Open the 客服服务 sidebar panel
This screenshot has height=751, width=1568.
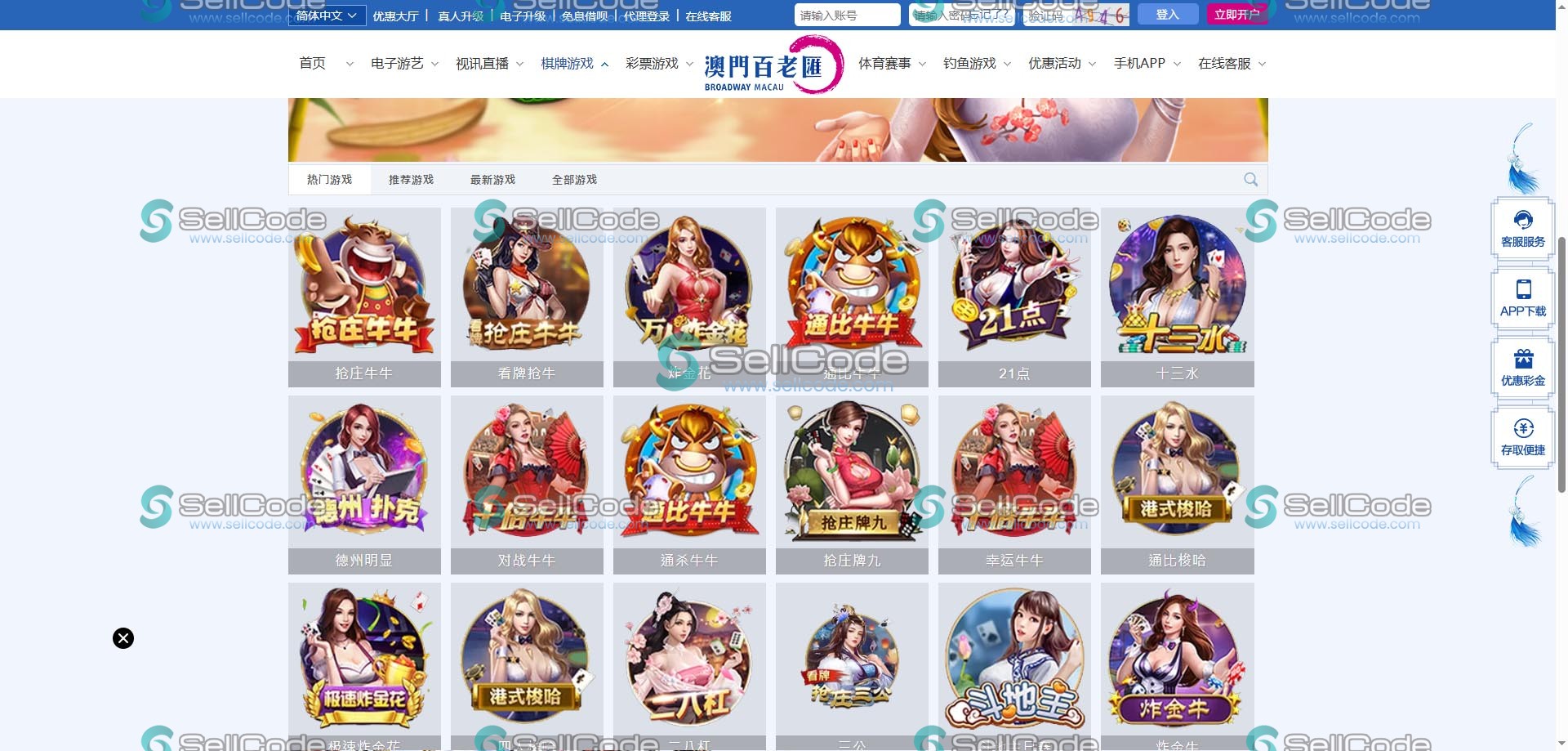pos(1522,227)
